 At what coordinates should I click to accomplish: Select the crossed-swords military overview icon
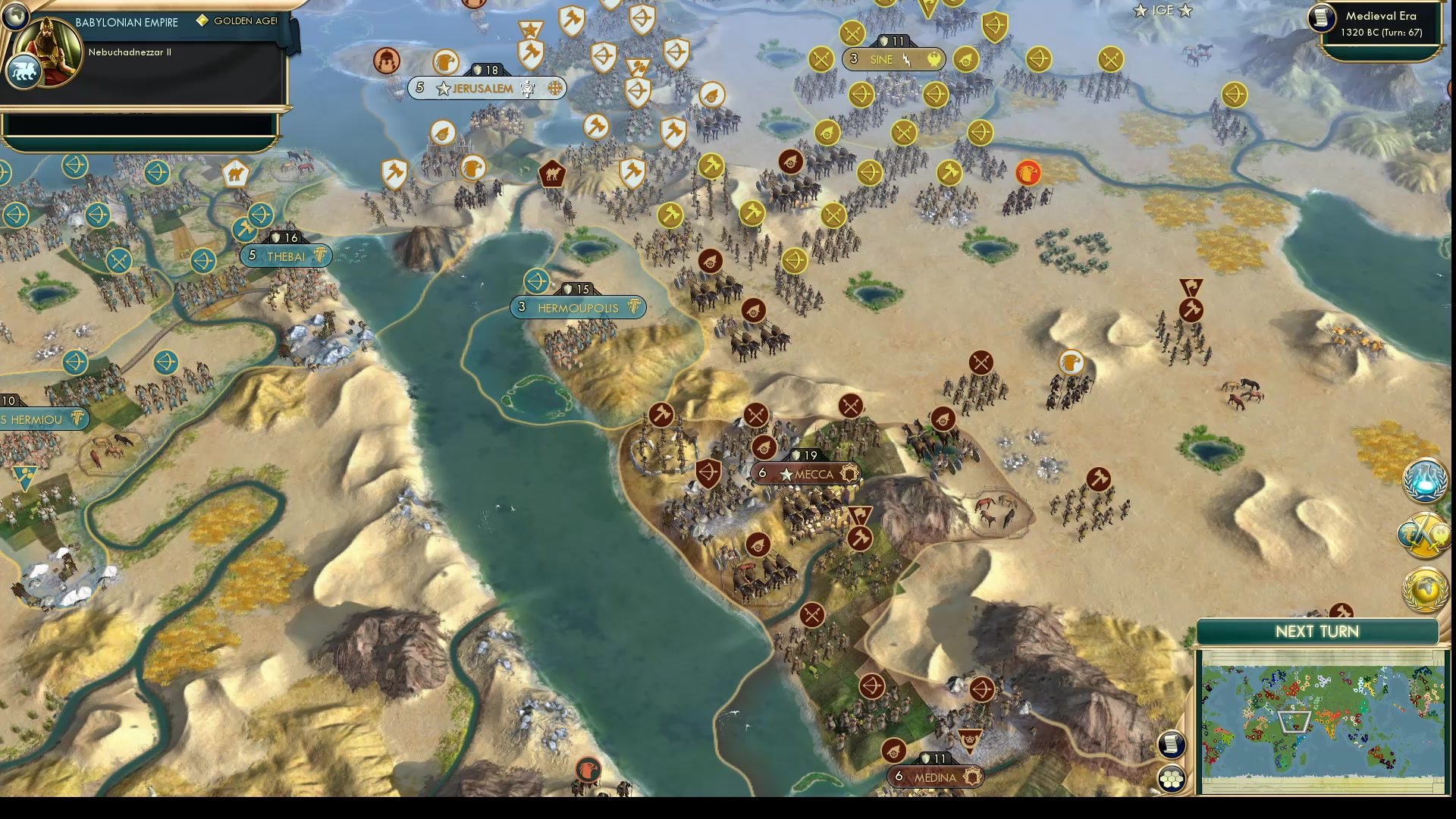1424,535
